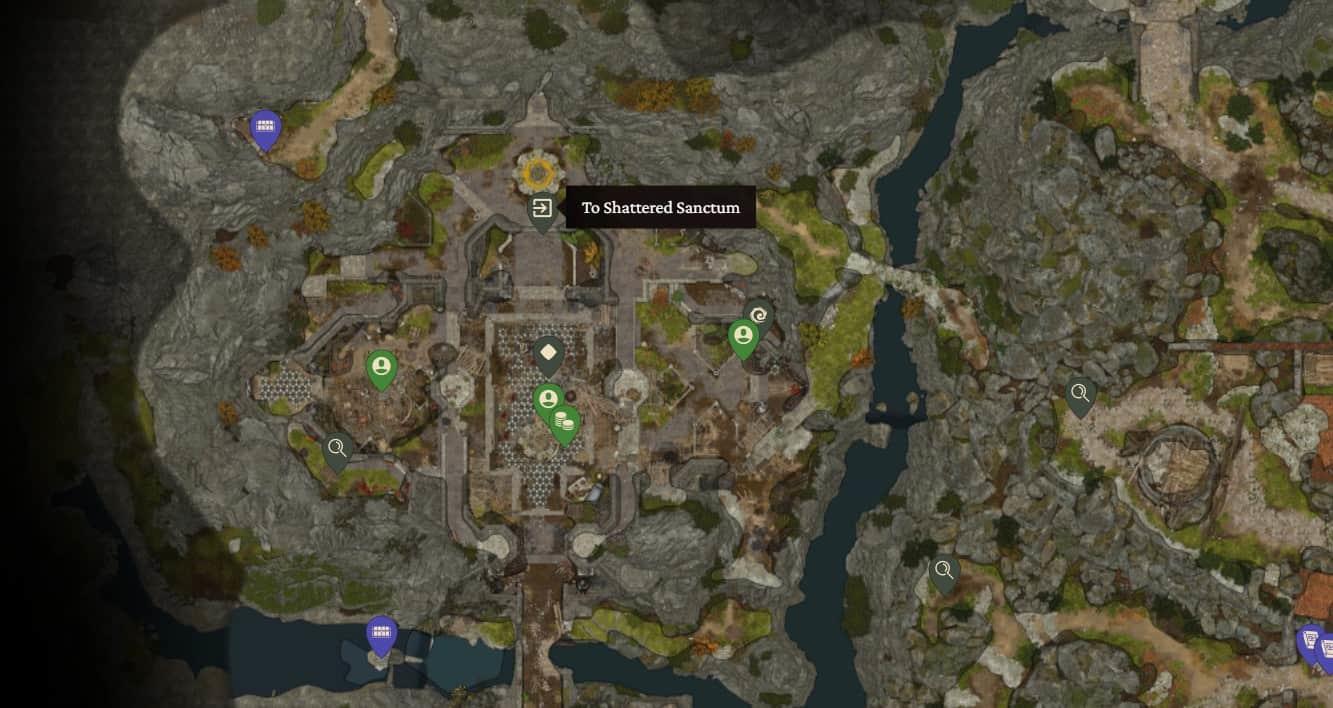This screenshot has height=708, width=1333.
Task: Select the green coin stack trader marker
Action: coord(564,421)
